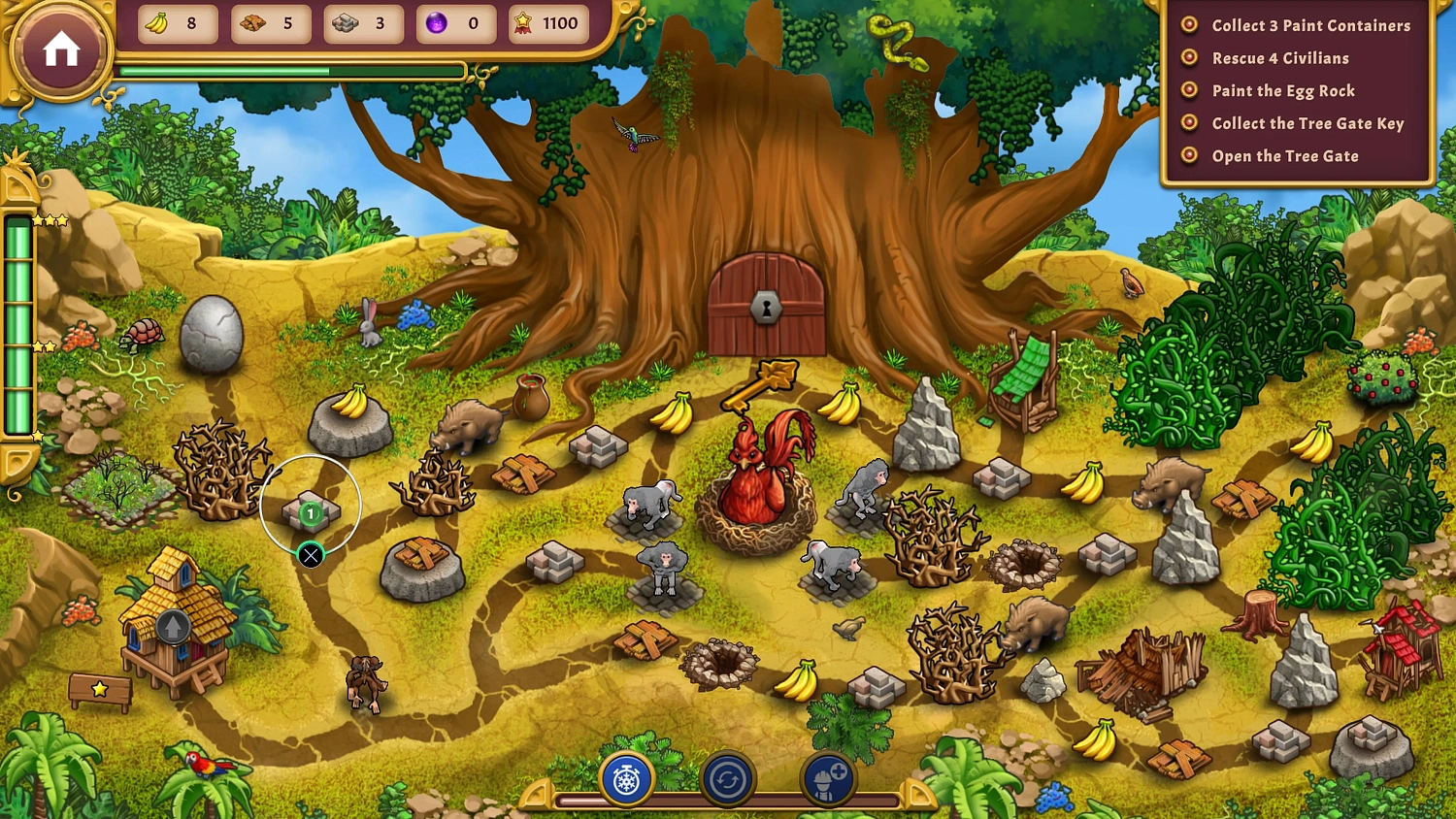
Task: Activate the extra worker power-up
Action: [827, 779]
